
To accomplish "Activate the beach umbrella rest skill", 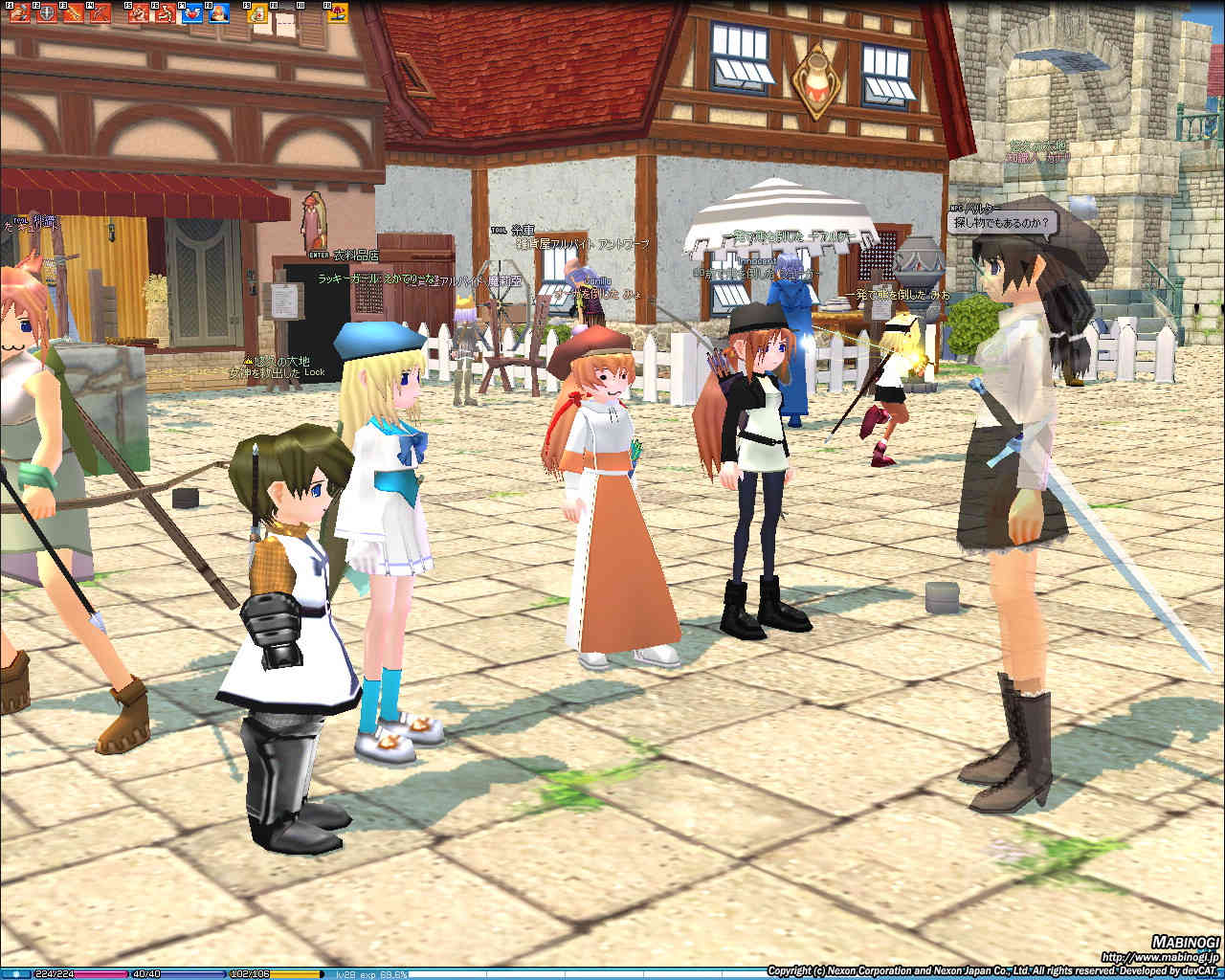I will [339, 12].
